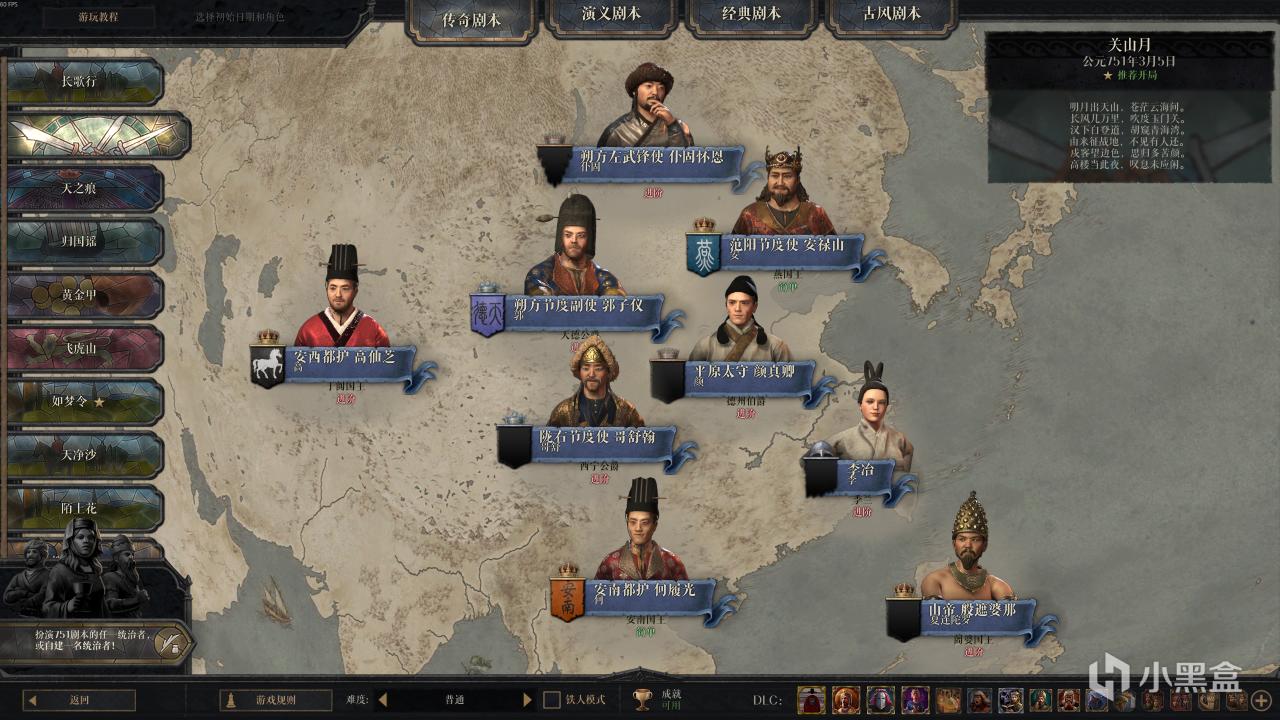
Task: Pick the starred 如梦令 scenario
Action: click(x=83, y=402)
